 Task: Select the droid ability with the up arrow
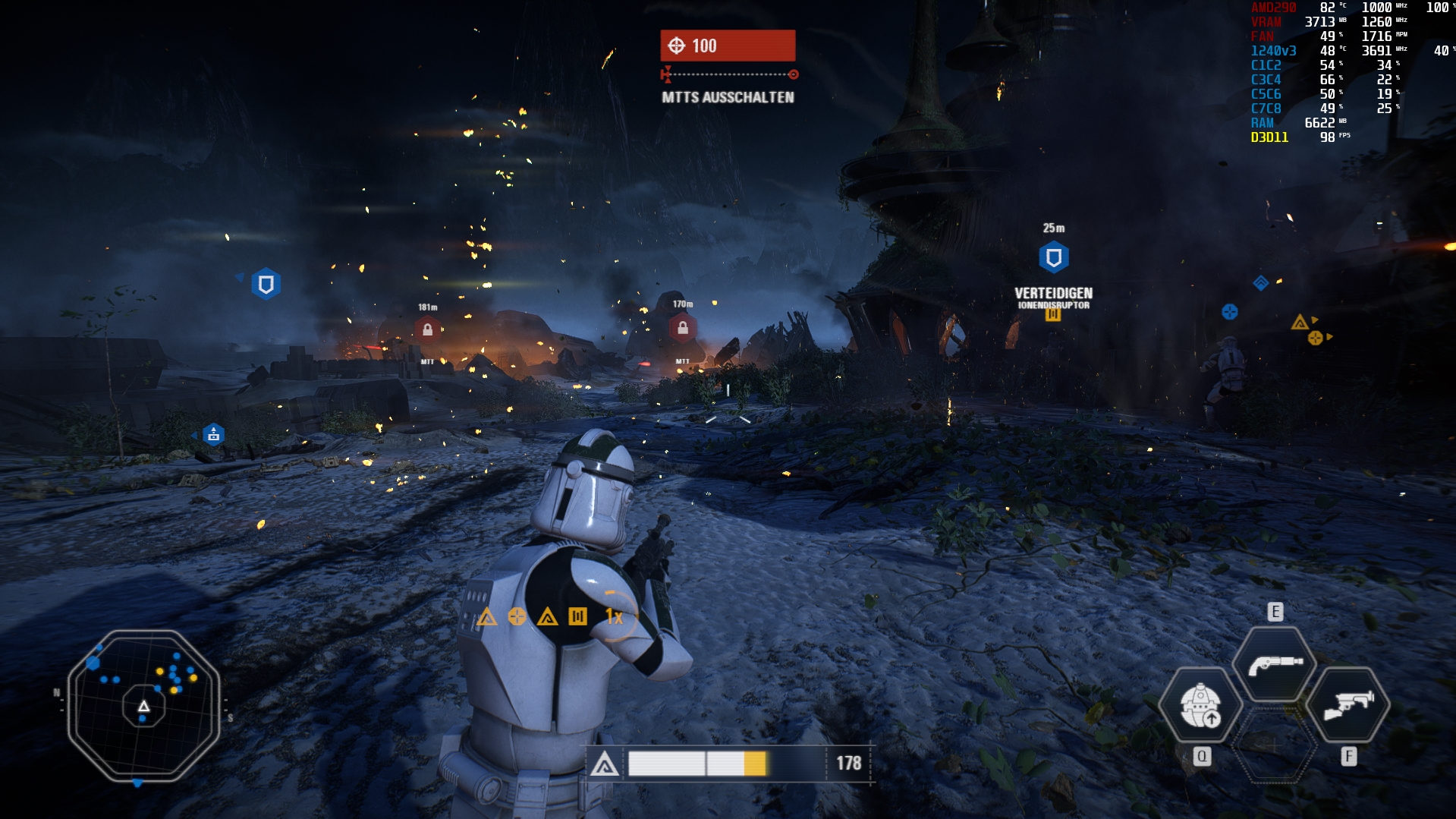(1200, 706)
